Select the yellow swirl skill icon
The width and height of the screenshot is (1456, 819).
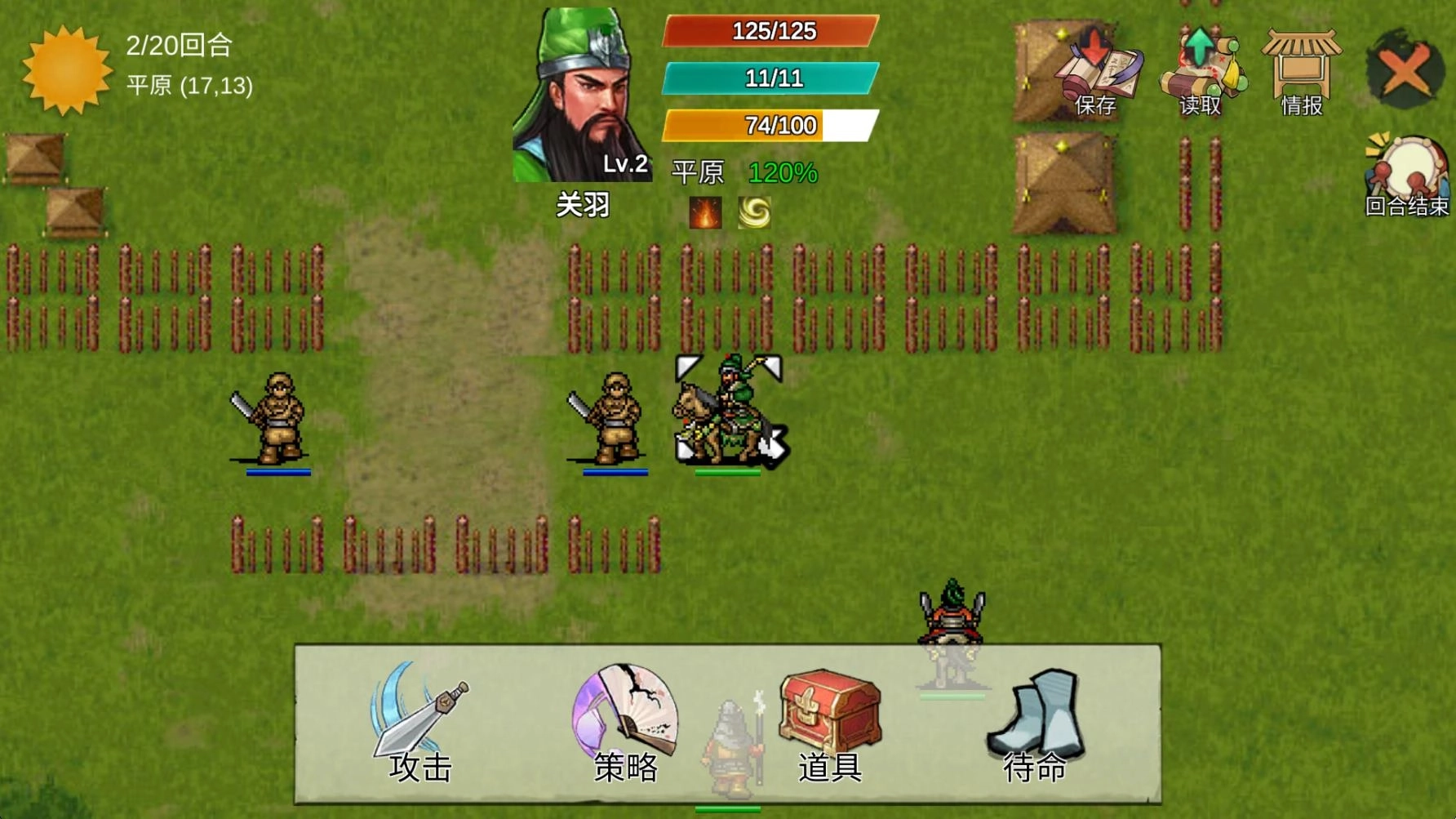pos(754,213)
